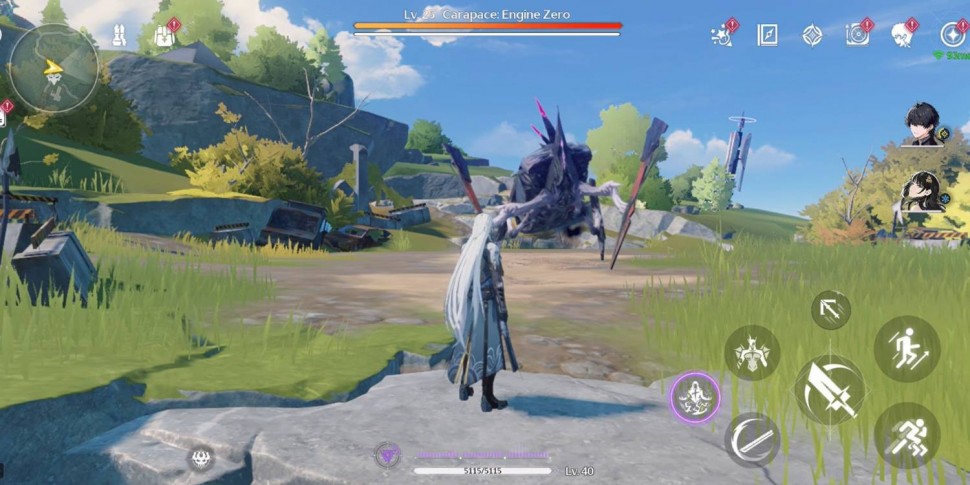The height and width of the screenshot is (485, 970).
Task: Tap the sprinting figure dodge button
Action: [906, 435]
